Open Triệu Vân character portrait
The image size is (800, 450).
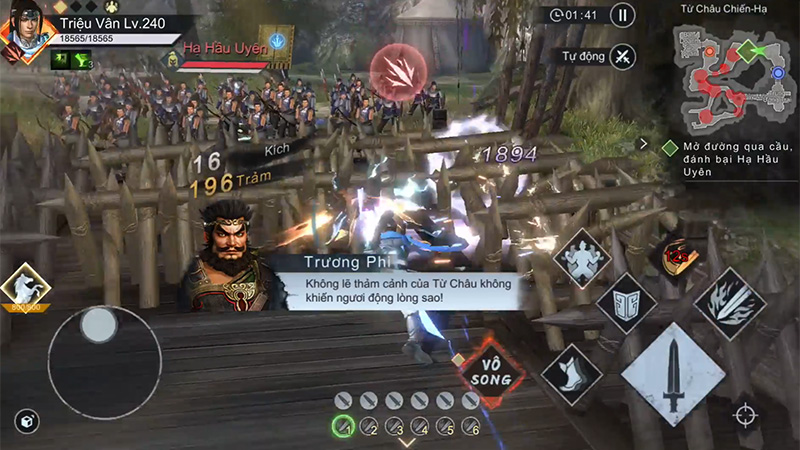tap(25, 30)
